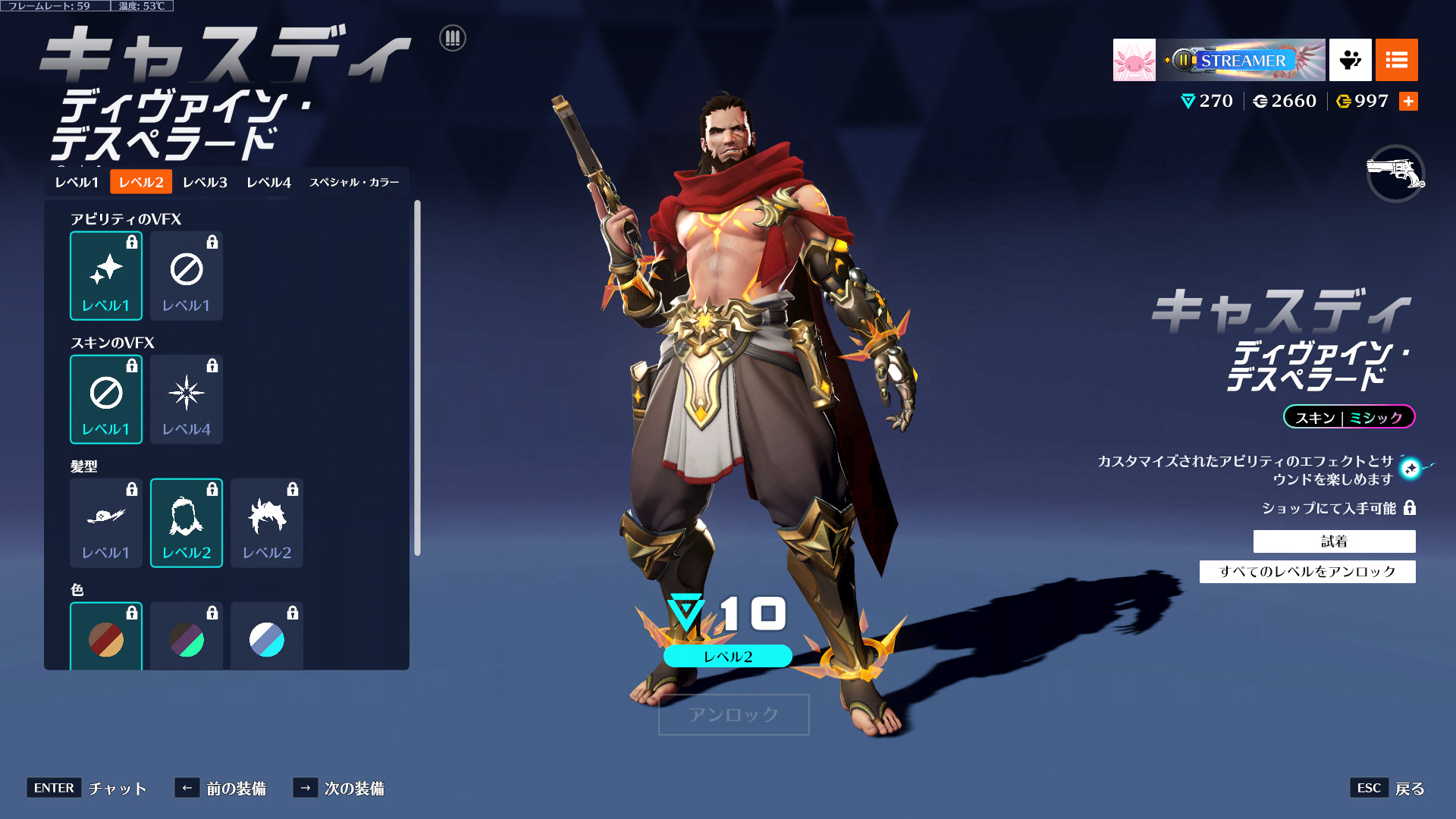Viewport: 1456px width, 819px height.
Task: Unlock all levels with すべてのレベルをアンロック
Action: pos(1307,572)
